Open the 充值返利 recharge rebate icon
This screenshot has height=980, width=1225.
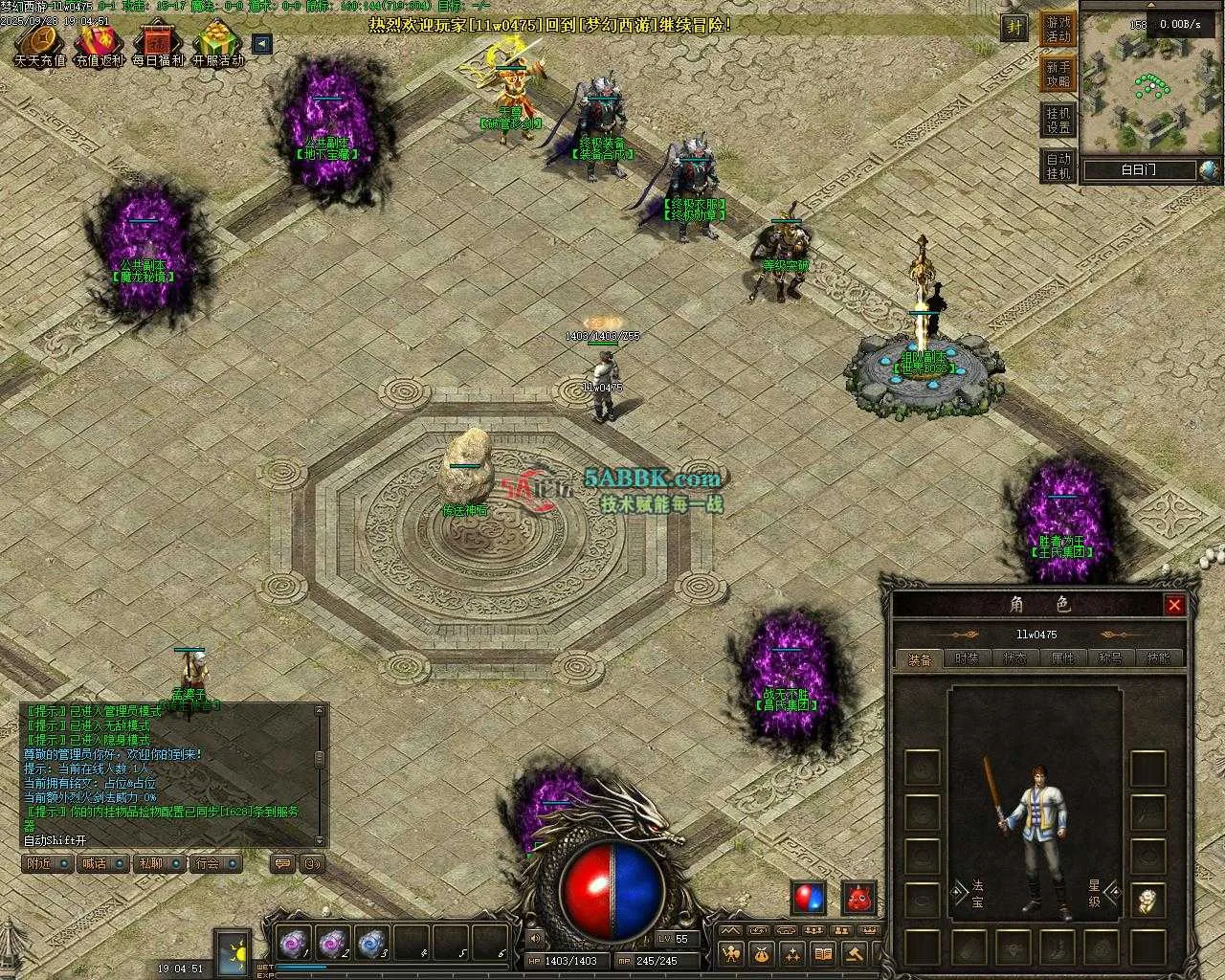coord(100,44)
